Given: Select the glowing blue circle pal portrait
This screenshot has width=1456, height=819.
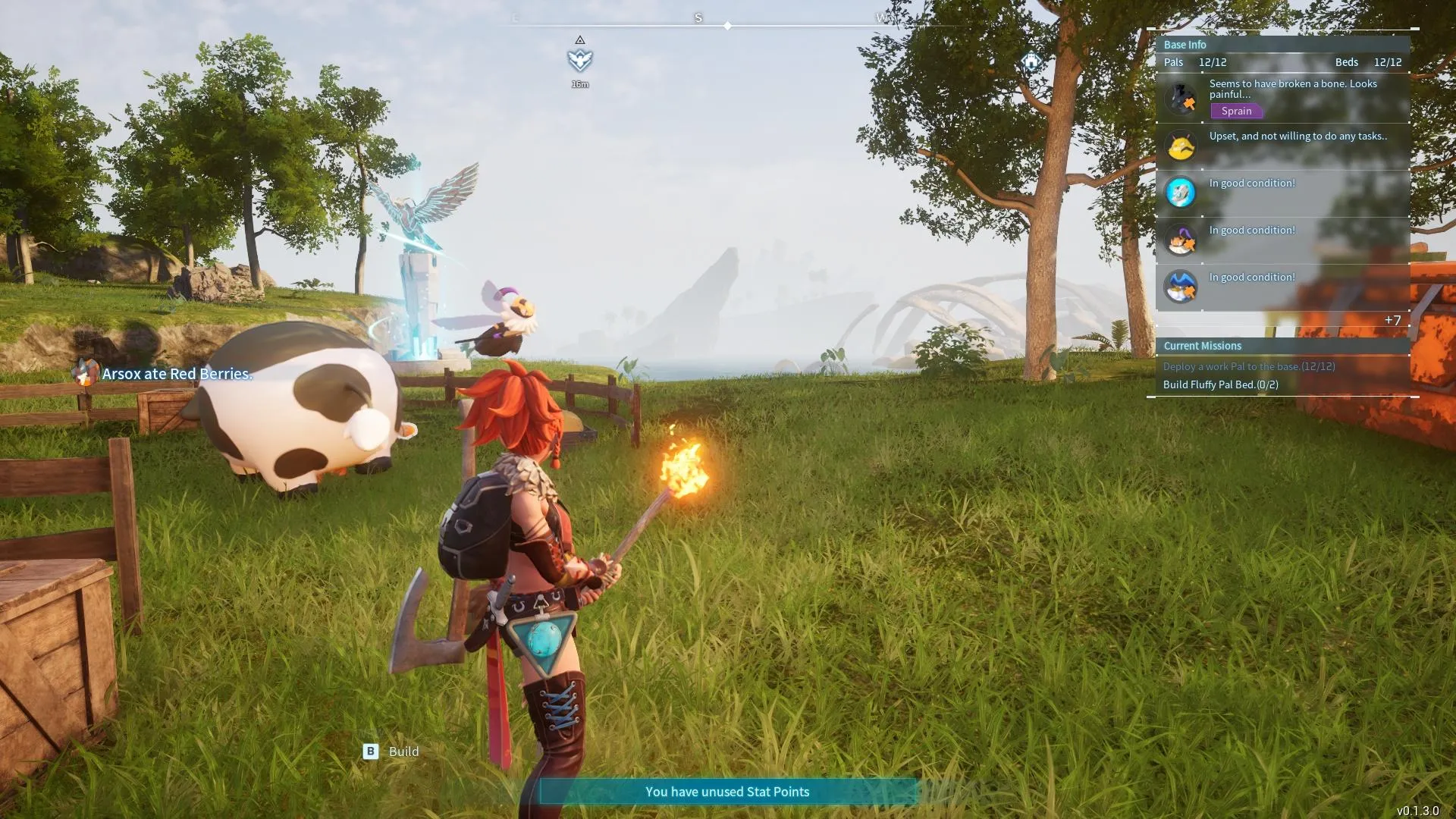Looking at the screenshot, I should point(1181,193).
